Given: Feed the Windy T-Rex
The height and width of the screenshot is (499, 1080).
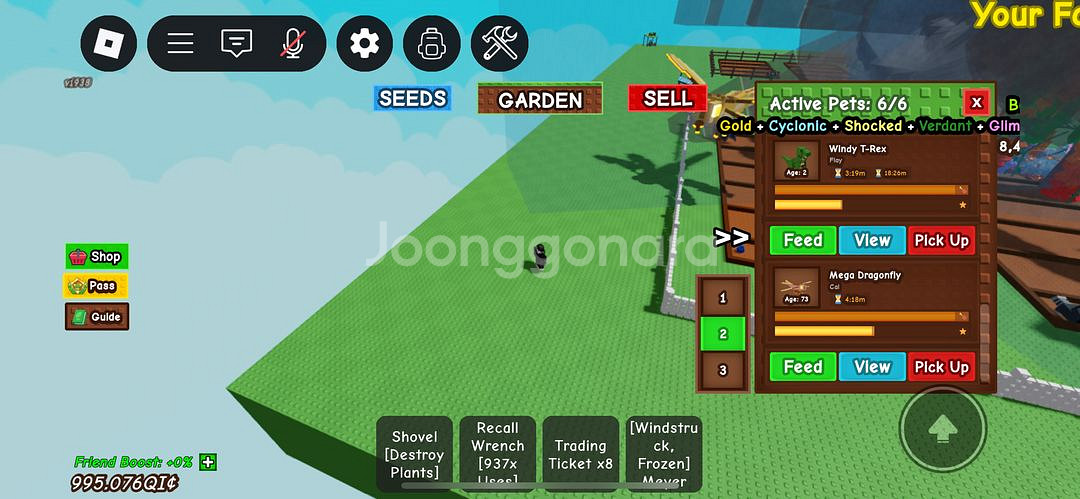Looking at the screenshot, I should coord(802,240).
